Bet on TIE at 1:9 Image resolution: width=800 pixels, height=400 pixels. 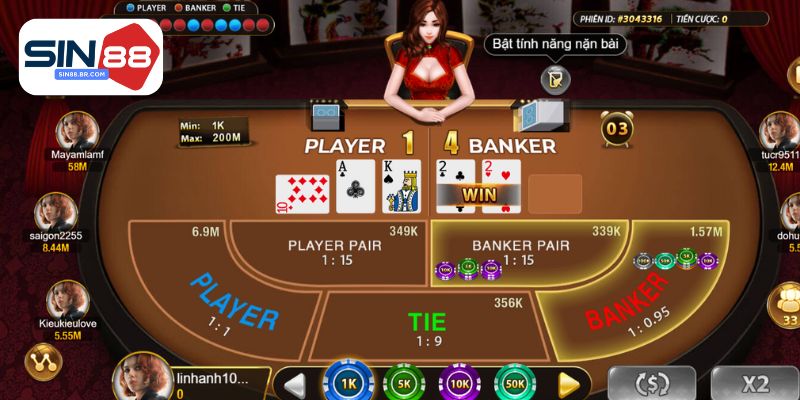click(x=427, y=325)
